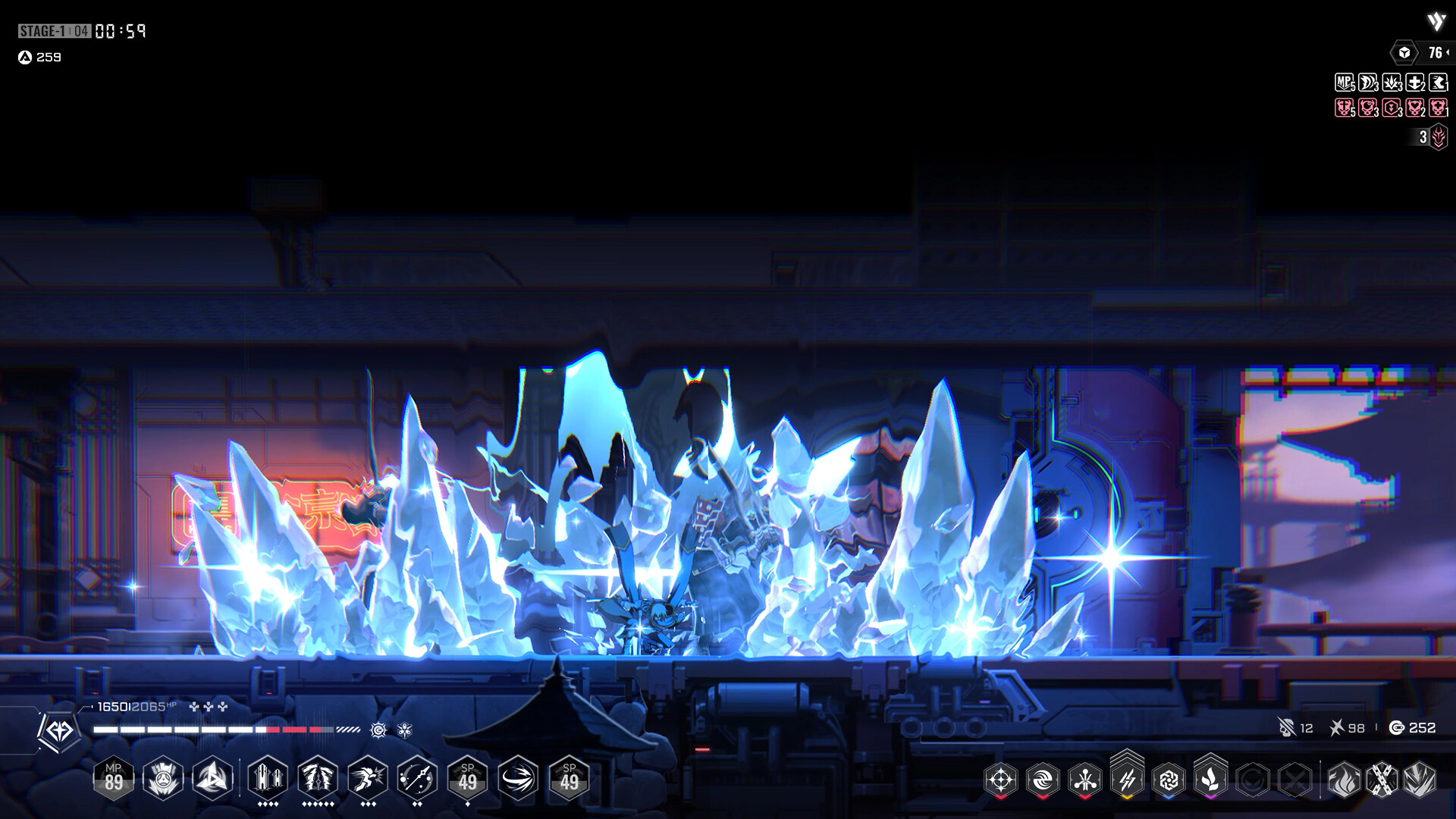Image resolution: width=1456 pixels, height=819 pixels.
Task: Toggle the red skull-cross debuff showing 5
Action: 1344,107
